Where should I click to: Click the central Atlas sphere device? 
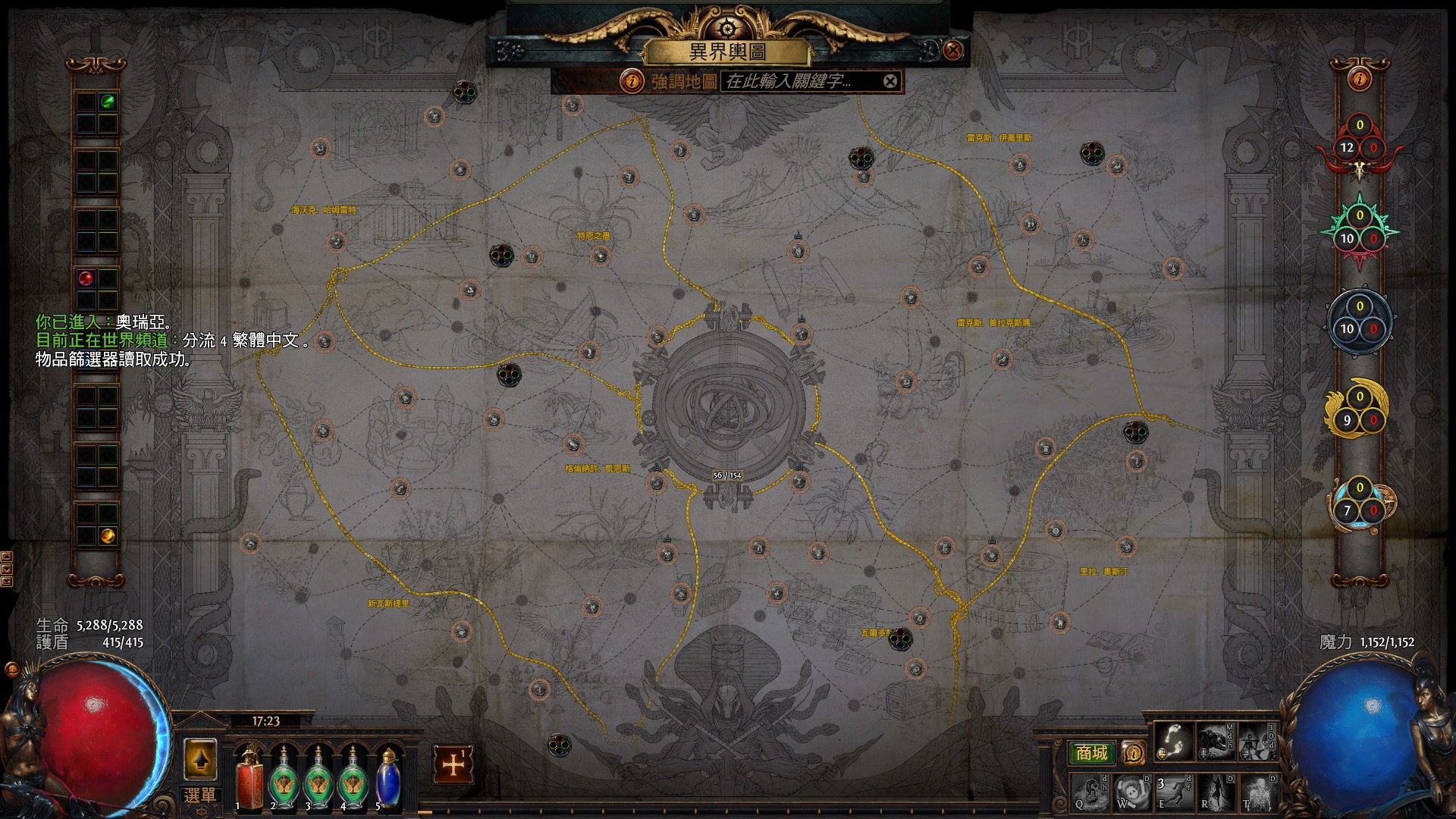tap(727, 402)
